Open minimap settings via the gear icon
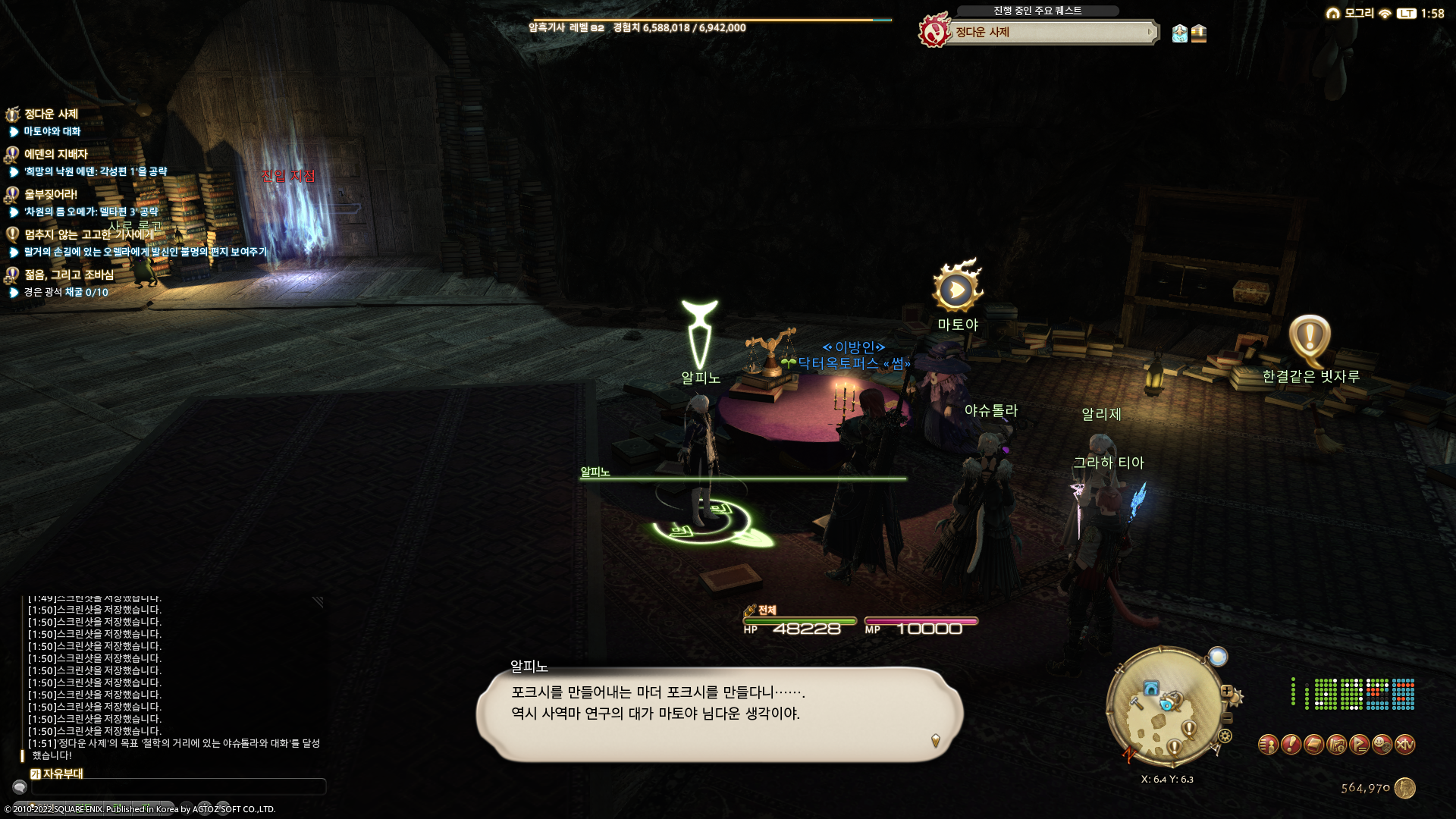This screenshot has width=1456, height=819. (1225, 736)
